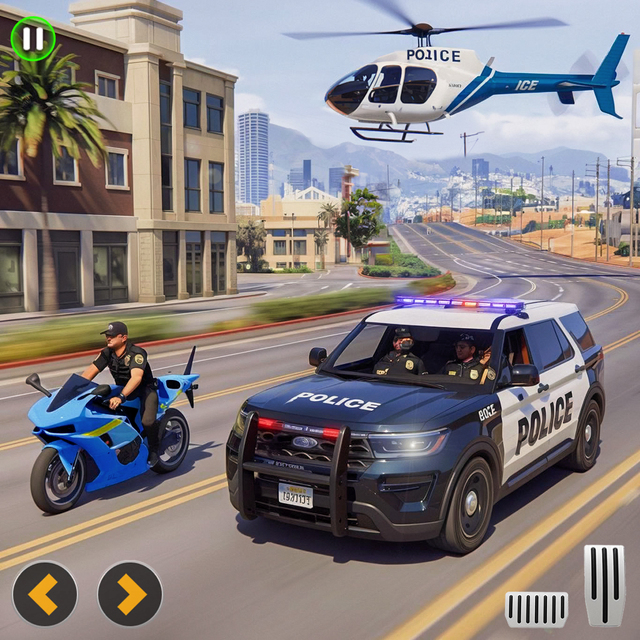Steer left with the left arrow button
Screen dimensions: 640x640
tap(44, 594)
